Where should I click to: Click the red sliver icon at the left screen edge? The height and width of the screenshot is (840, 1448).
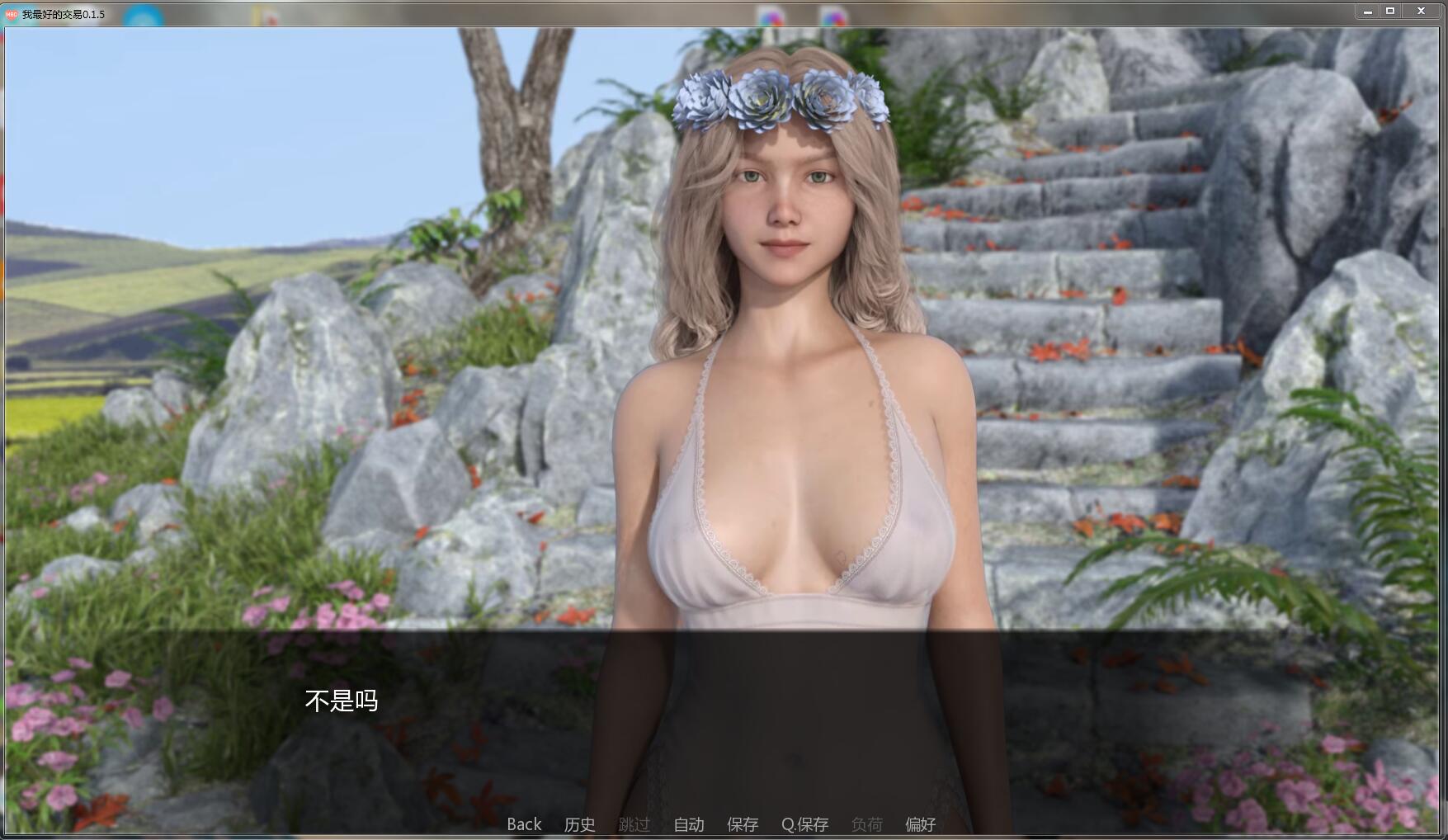(2, 190)
